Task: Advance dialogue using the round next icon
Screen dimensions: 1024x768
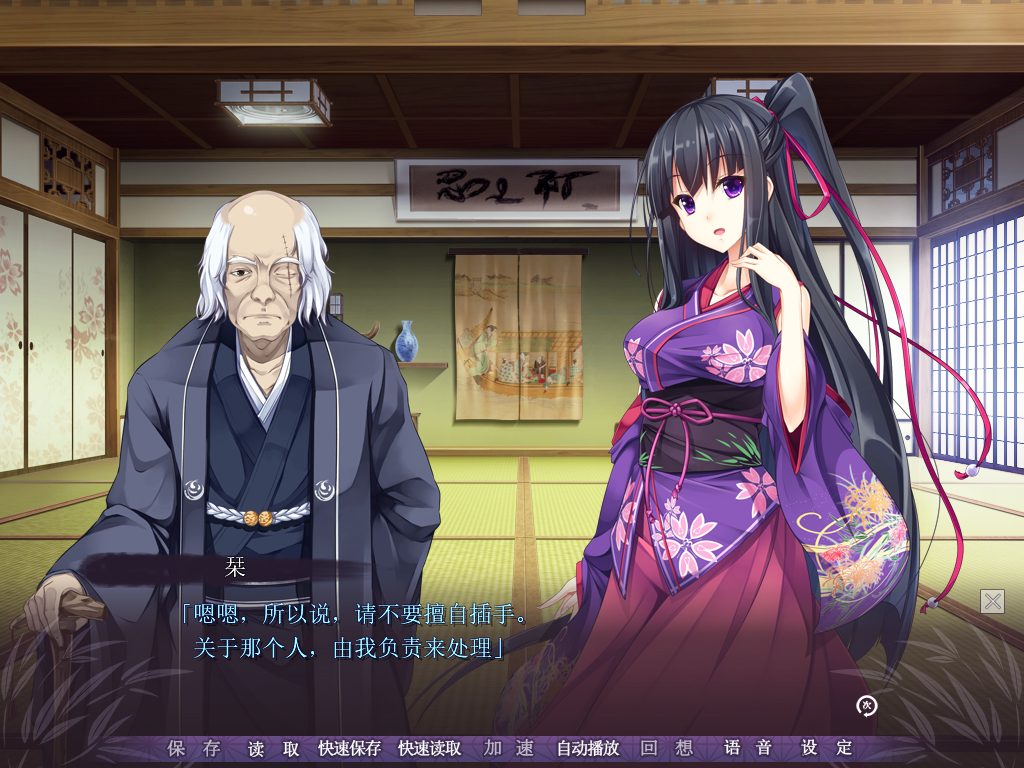Action: (867, 706)
